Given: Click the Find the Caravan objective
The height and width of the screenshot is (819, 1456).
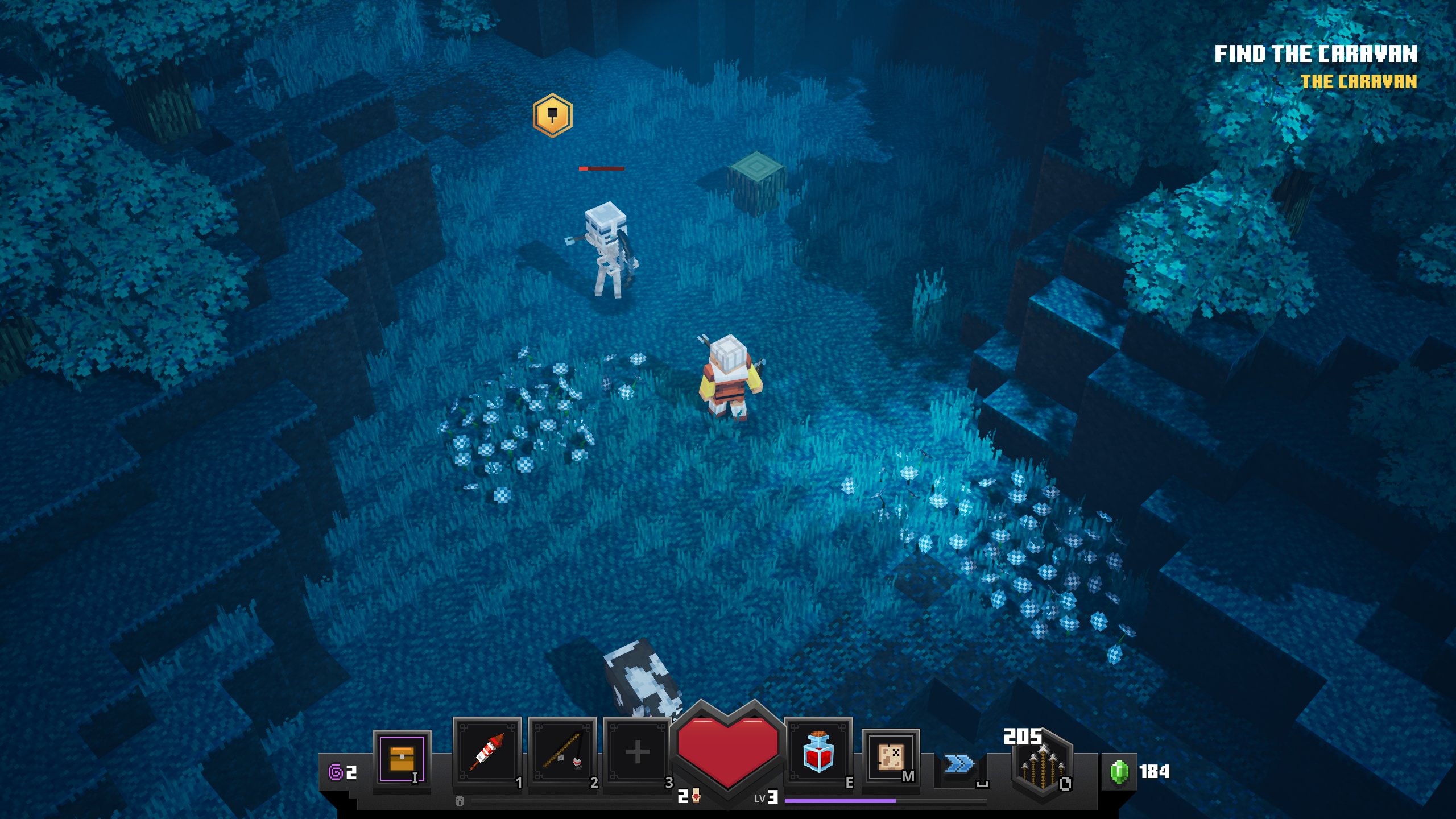Looking at the screenshot, I should pos(1315,54).
